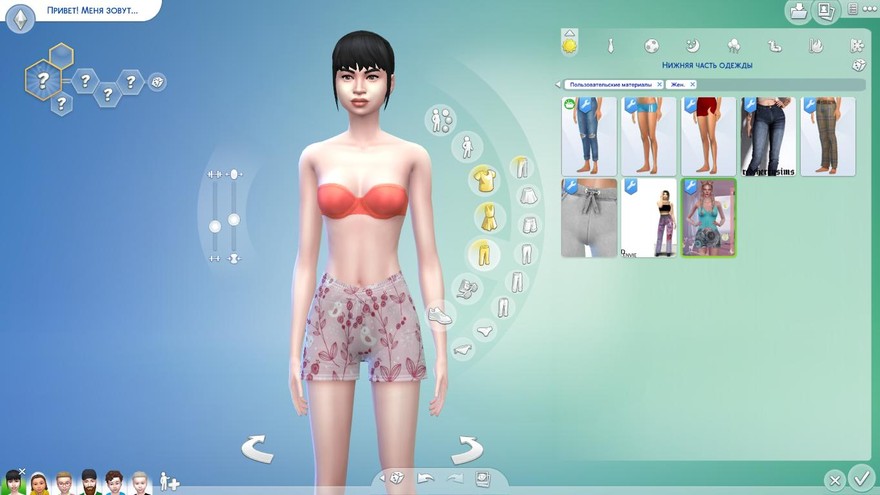Rotate the Sim using the left arrow

coord(258,448)
